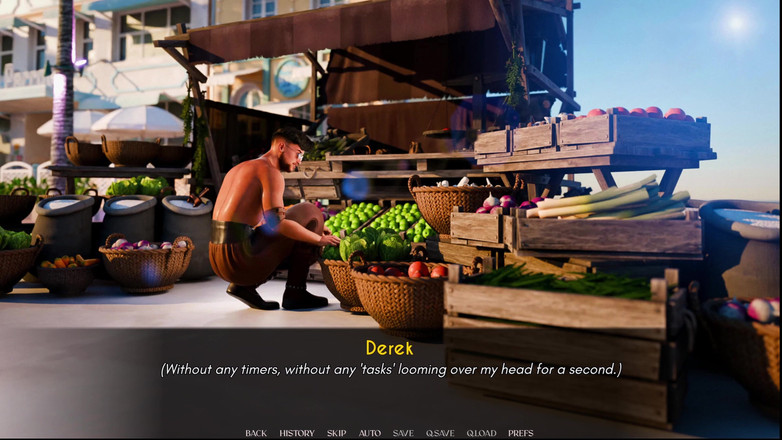Go back with the Back button

[256, 433]
